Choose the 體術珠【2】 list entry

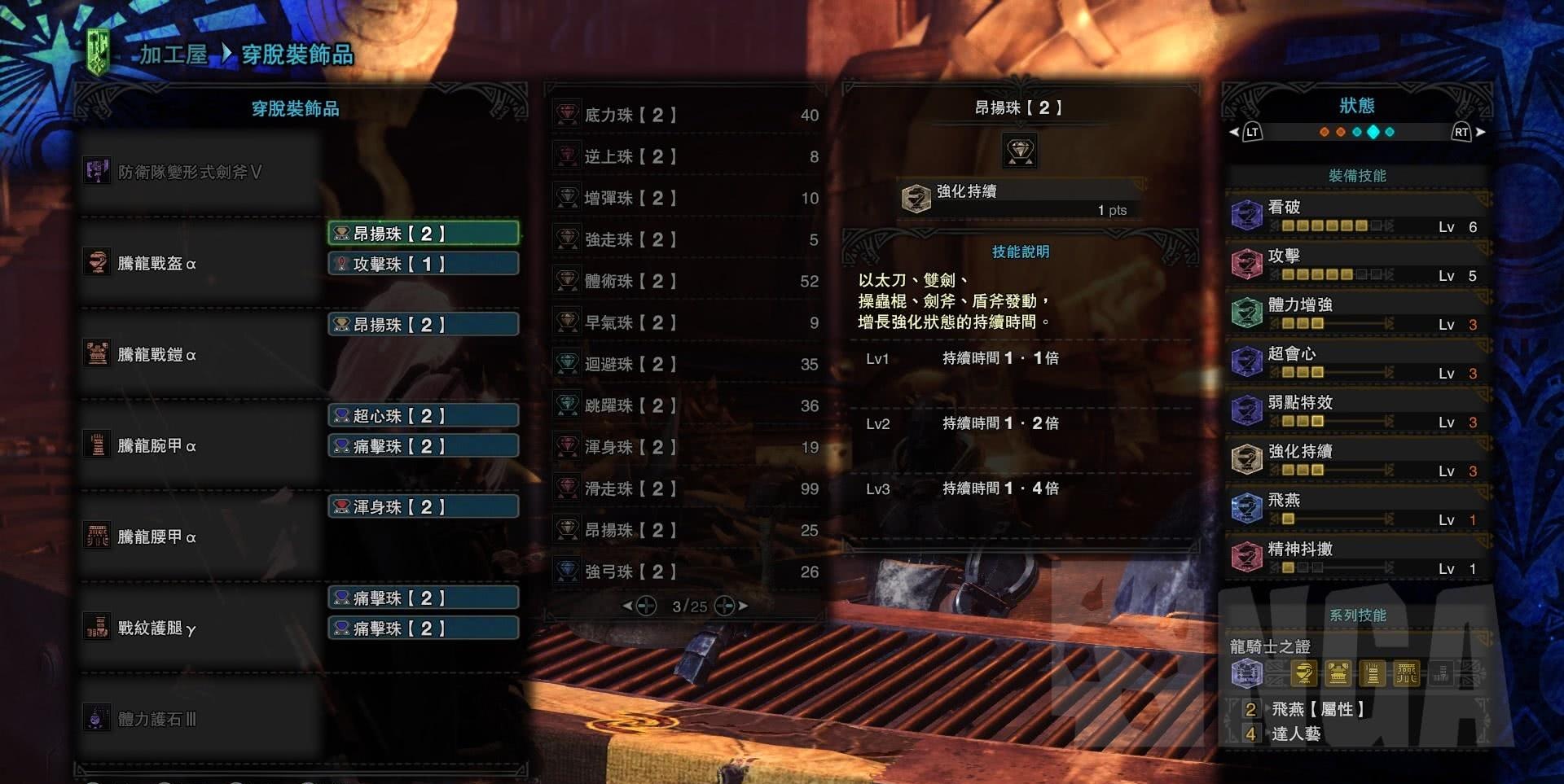click(x=686, y=281)
